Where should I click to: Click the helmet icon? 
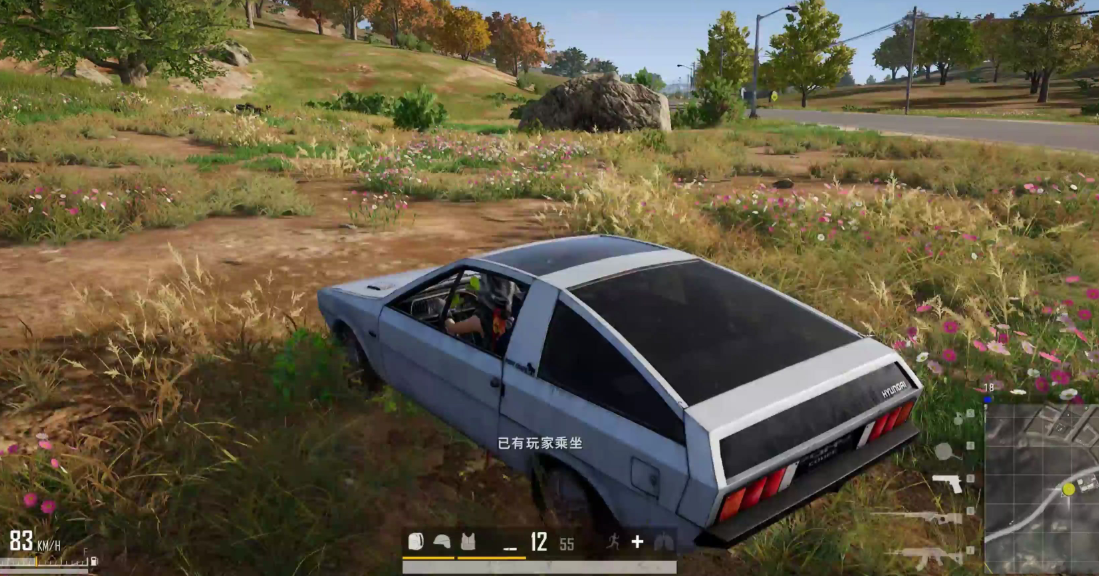pyautogui.click(x=441, y=542)
